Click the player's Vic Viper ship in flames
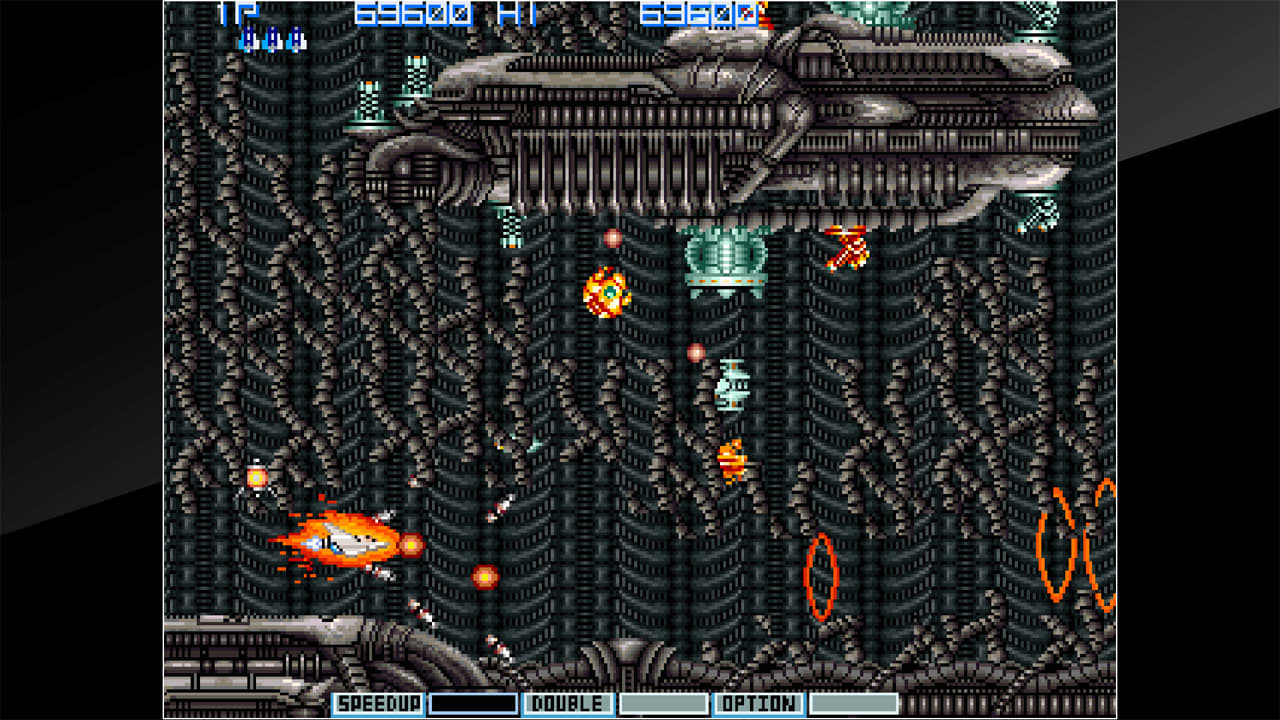Viewport: 1280px width, 720px height. click(344, 541)
